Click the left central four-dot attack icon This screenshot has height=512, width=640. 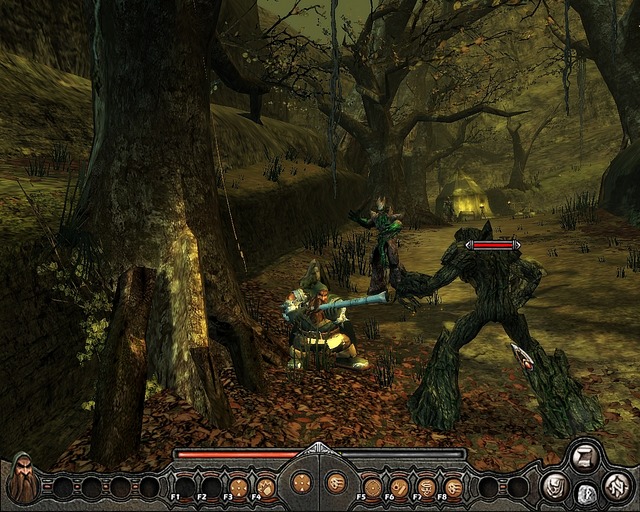299,482
